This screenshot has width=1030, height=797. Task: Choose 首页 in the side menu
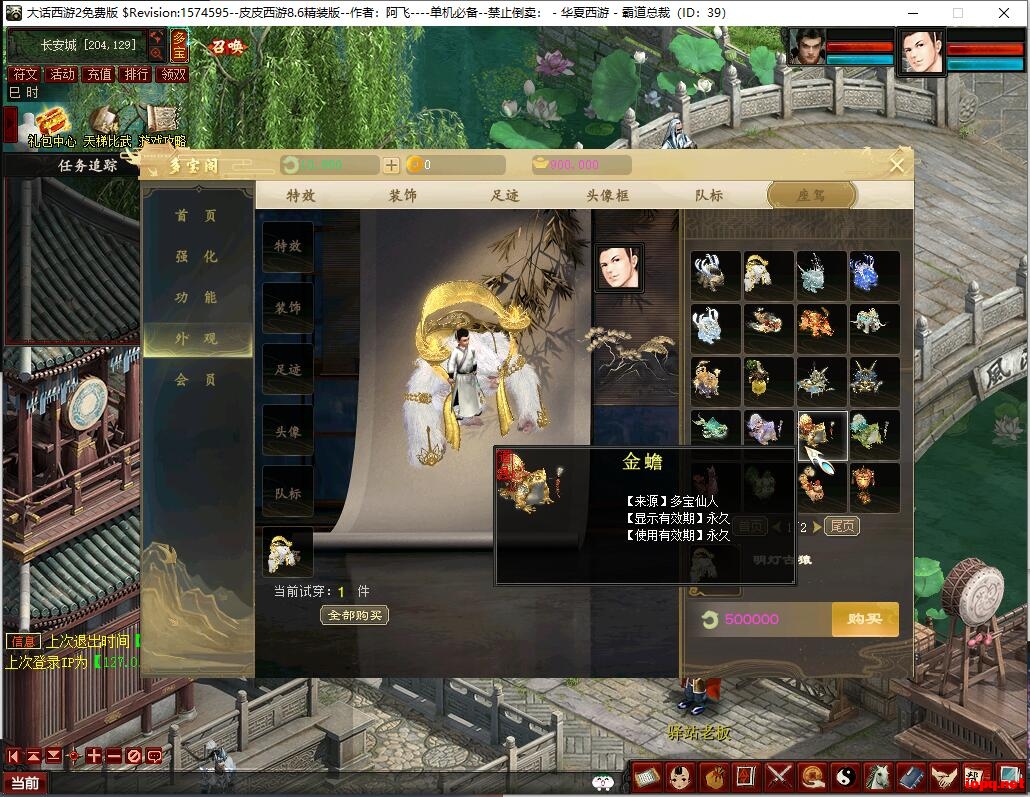pos(196,216)
